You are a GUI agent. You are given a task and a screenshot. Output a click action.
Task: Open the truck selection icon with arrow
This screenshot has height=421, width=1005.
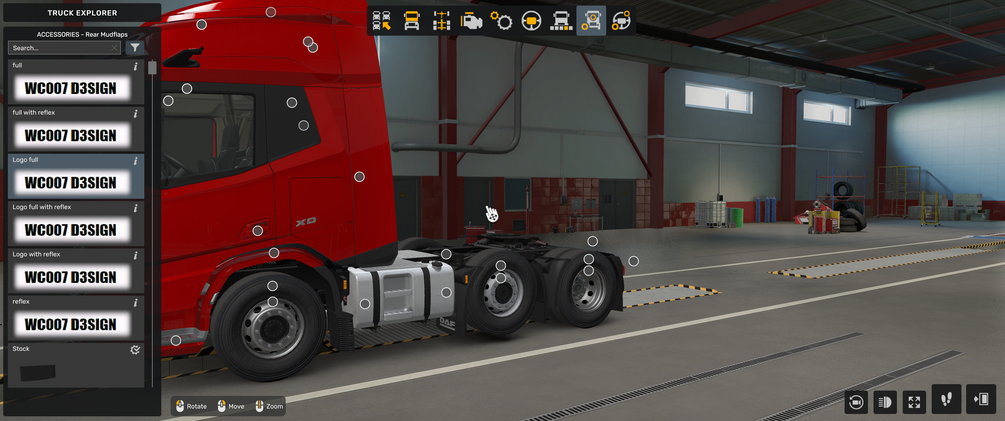381,21
